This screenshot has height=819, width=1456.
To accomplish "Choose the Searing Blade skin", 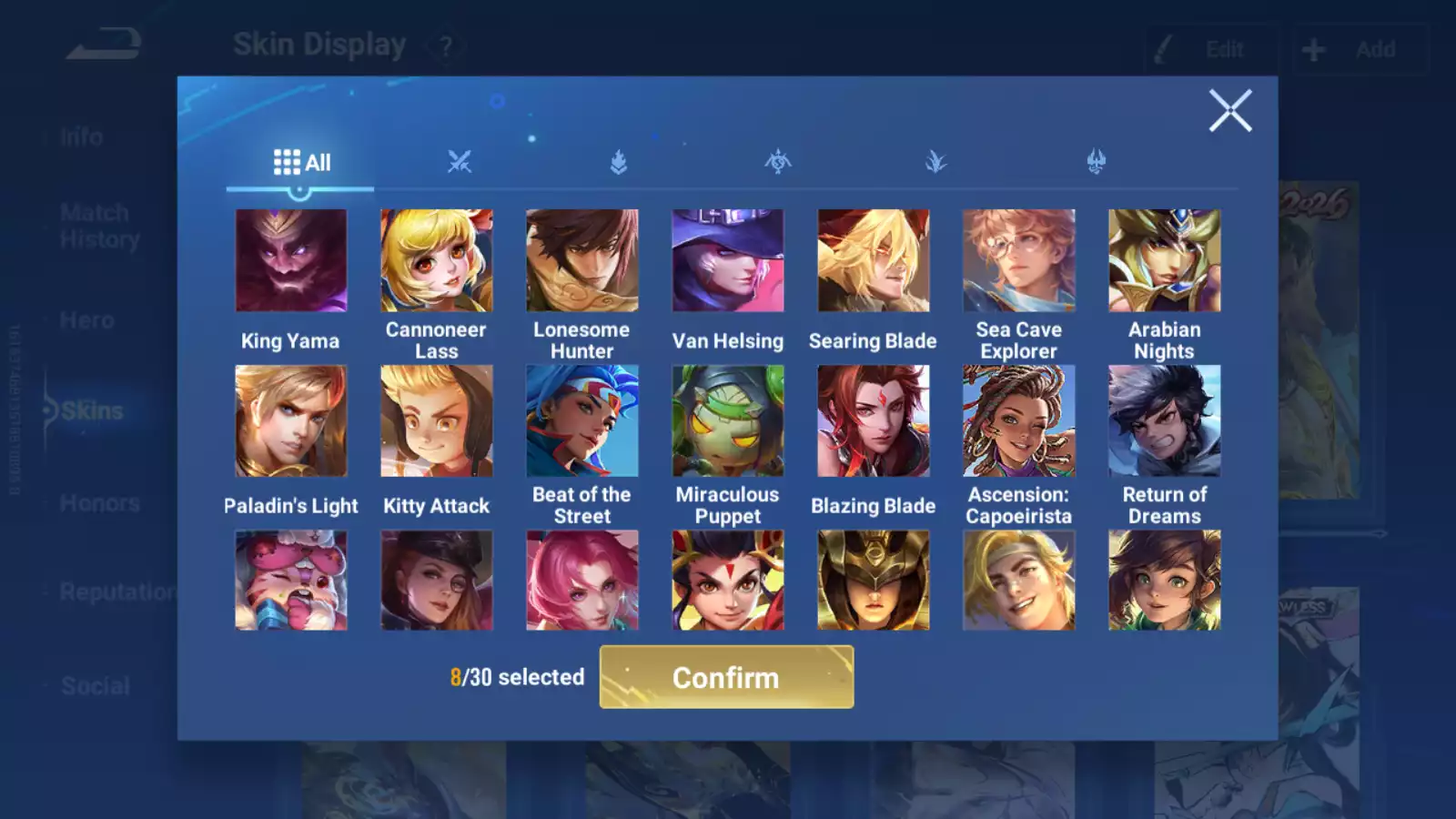I will click(x=874, y=261).
